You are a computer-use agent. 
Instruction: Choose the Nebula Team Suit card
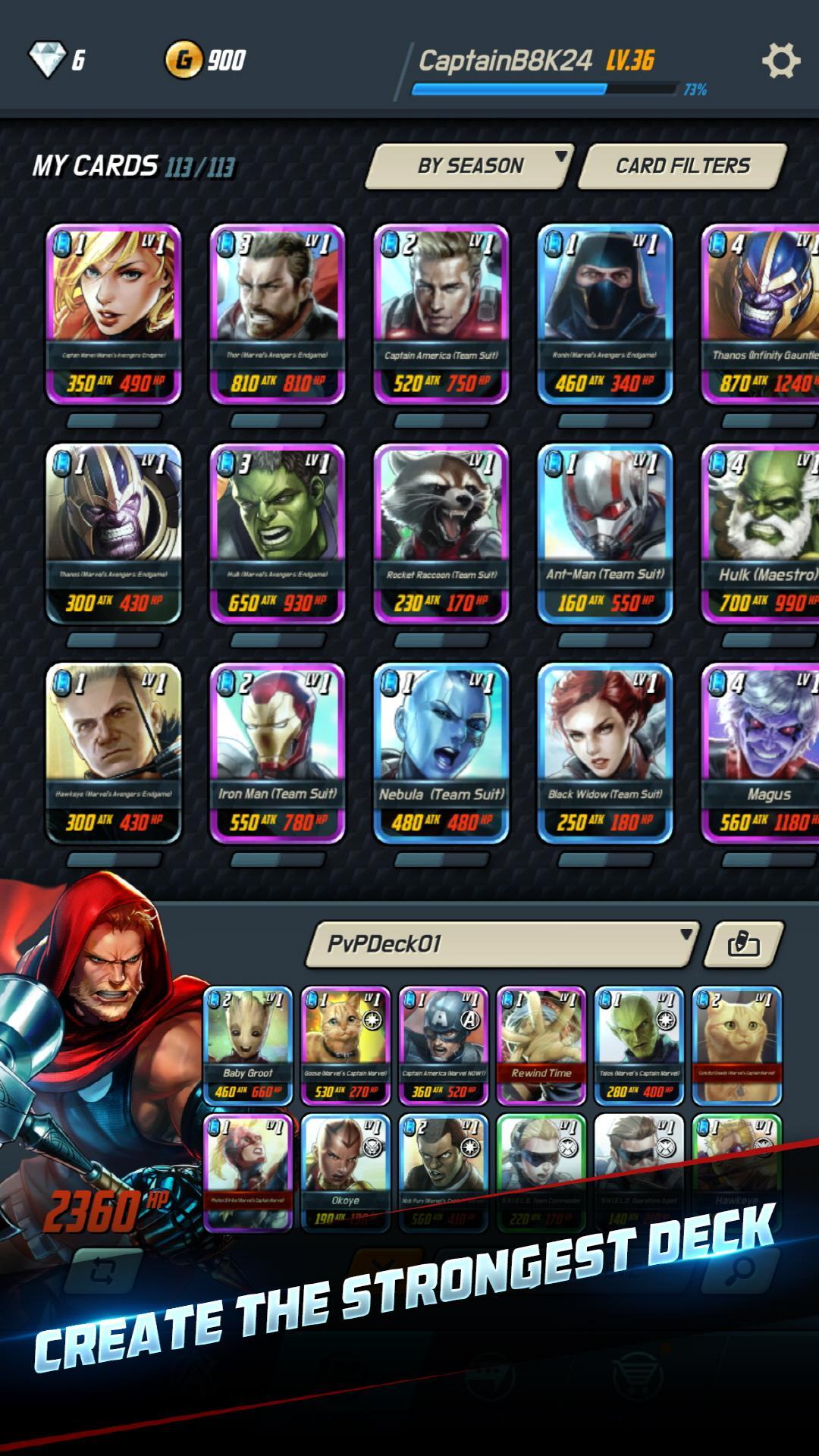pyautogui.click(x=441, y=753)
